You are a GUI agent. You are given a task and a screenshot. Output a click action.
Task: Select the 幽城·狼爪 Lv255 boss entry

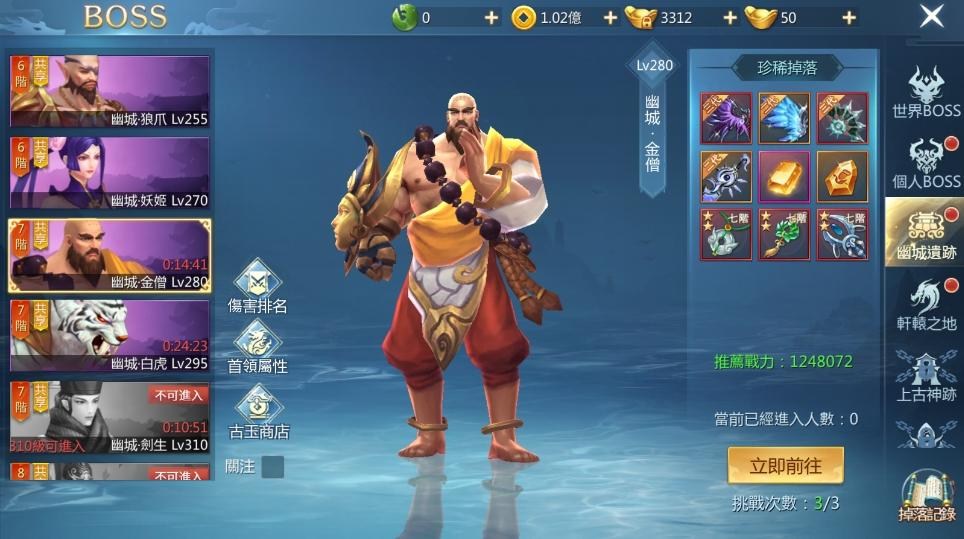point(110,91)
